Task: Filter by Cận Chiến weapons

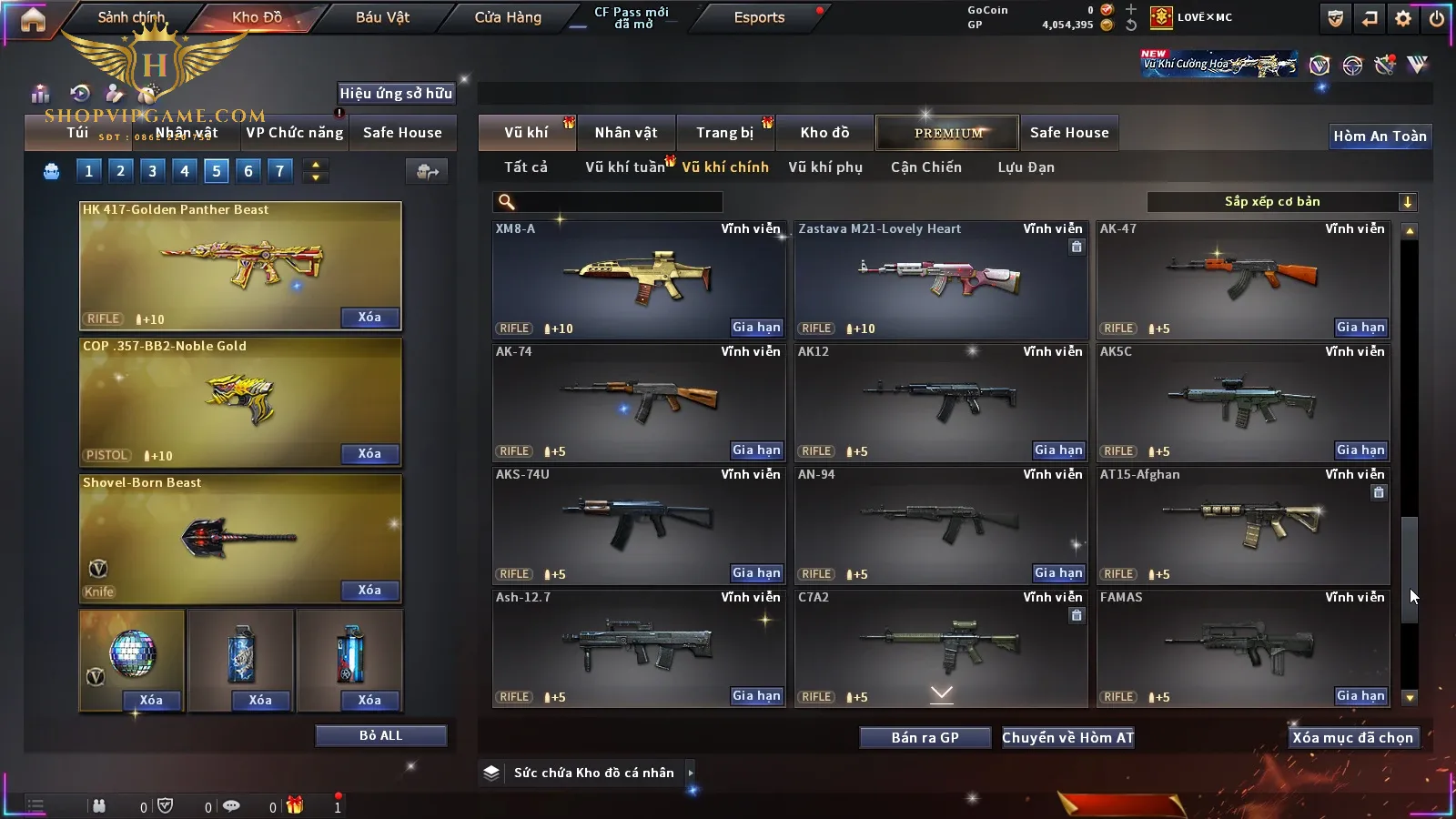Action: (926, 167)
